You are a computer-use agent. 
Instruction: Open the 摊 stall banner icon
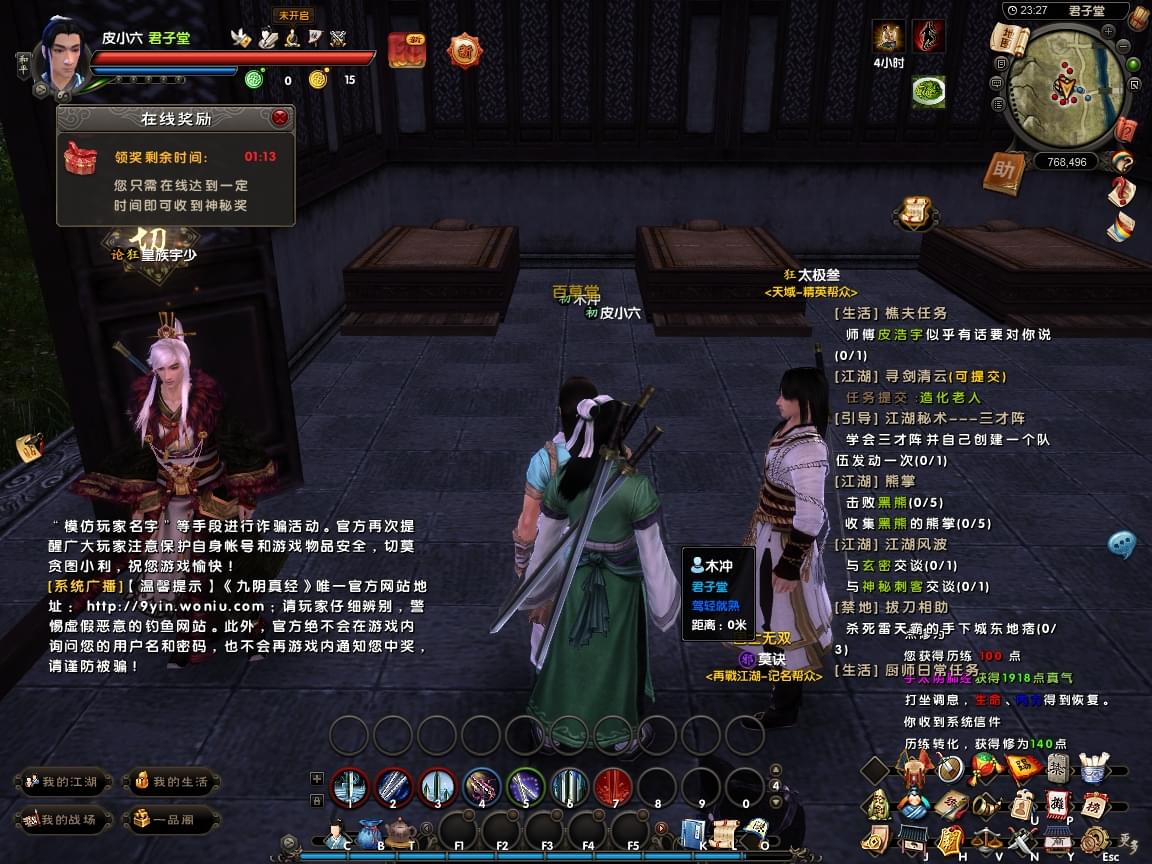point(1057,804)
